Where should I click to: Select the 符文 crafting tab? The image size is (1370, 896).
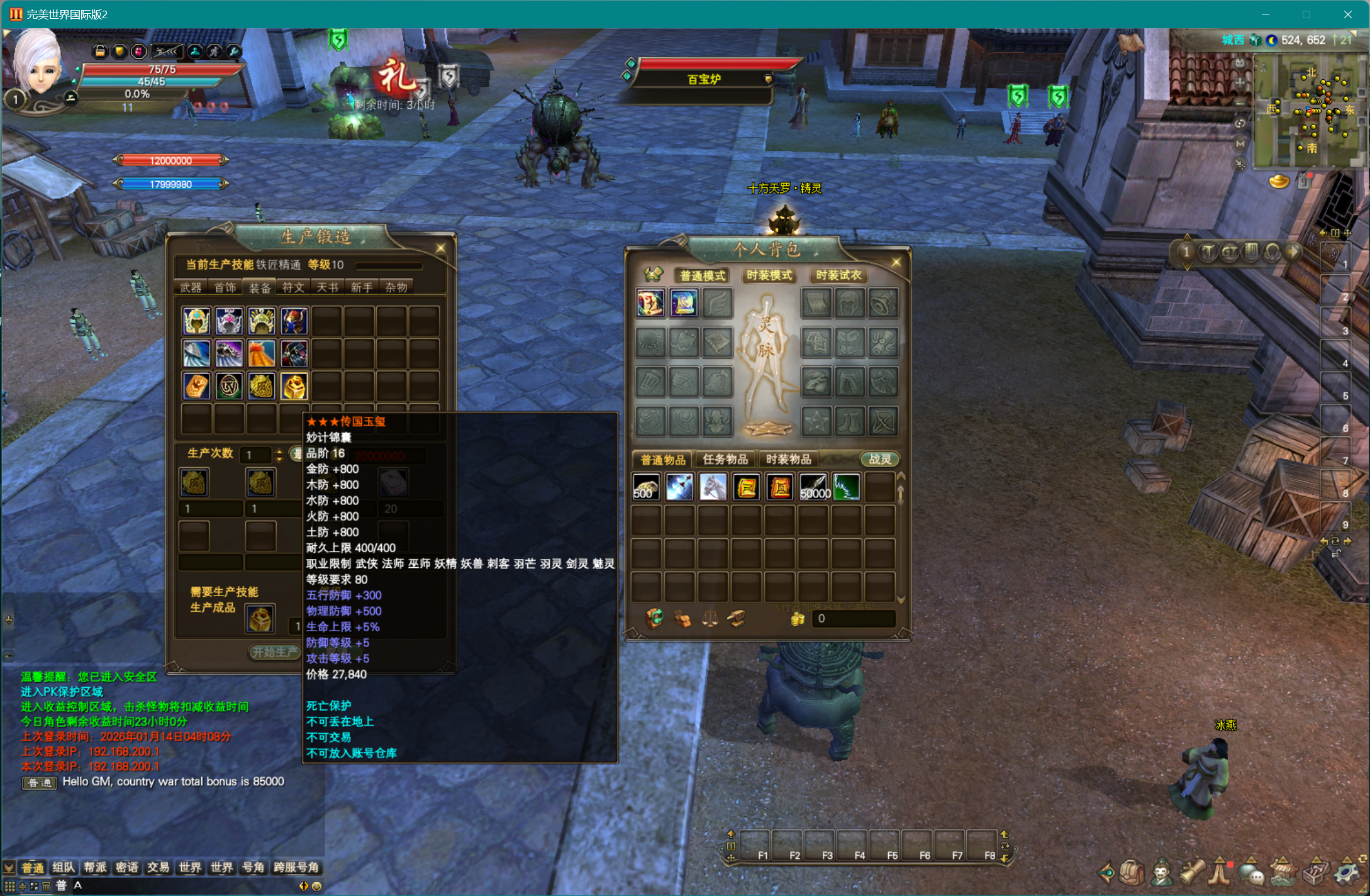point(293,287)
